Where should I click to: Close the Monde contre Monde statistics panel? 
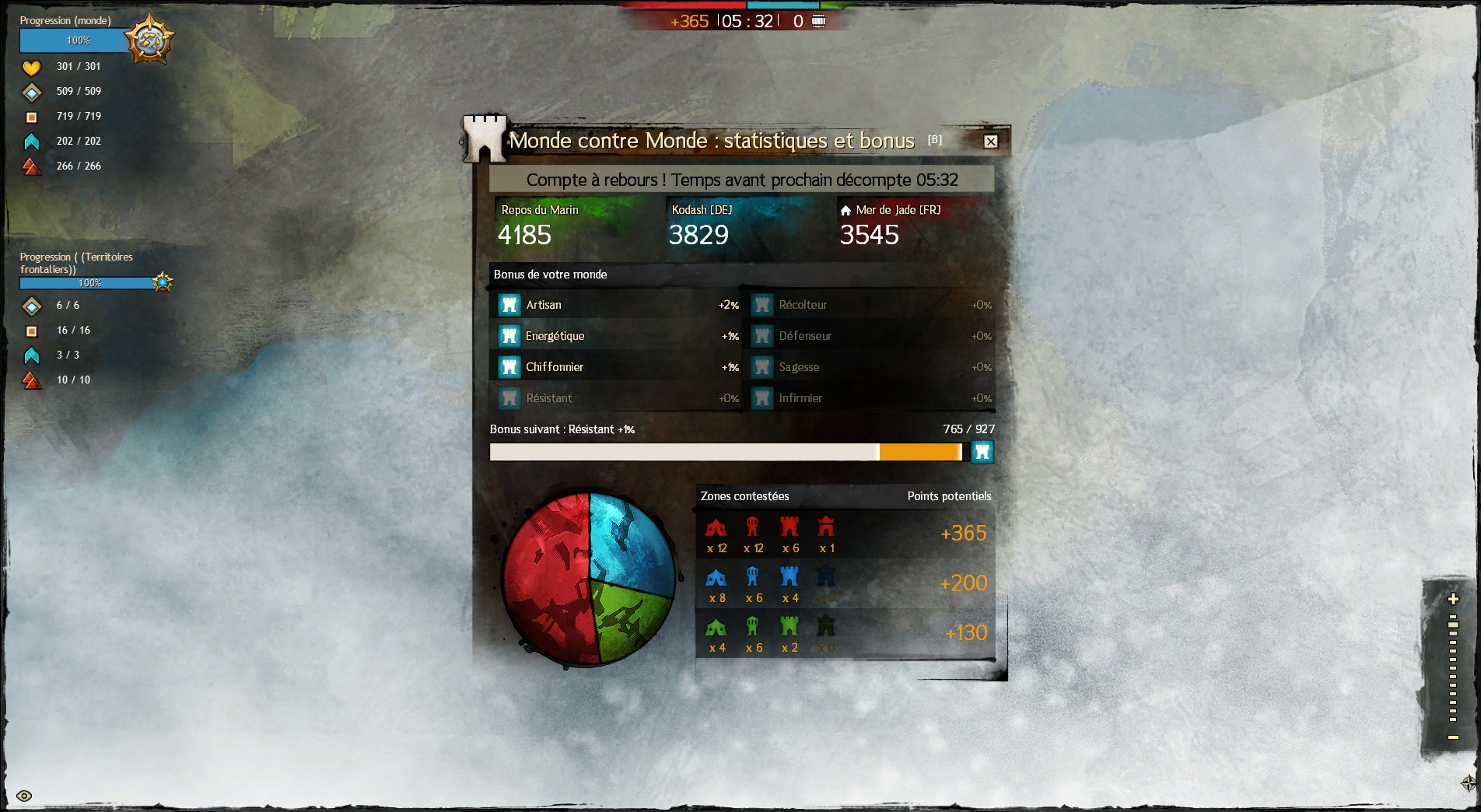[990, 142]
